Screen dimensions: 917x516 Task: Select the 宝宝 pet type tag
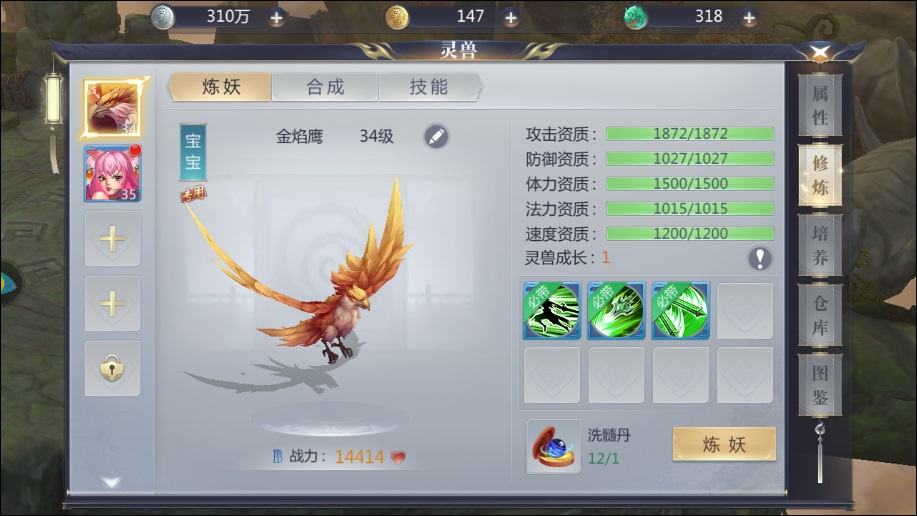[x=192, y=153]
